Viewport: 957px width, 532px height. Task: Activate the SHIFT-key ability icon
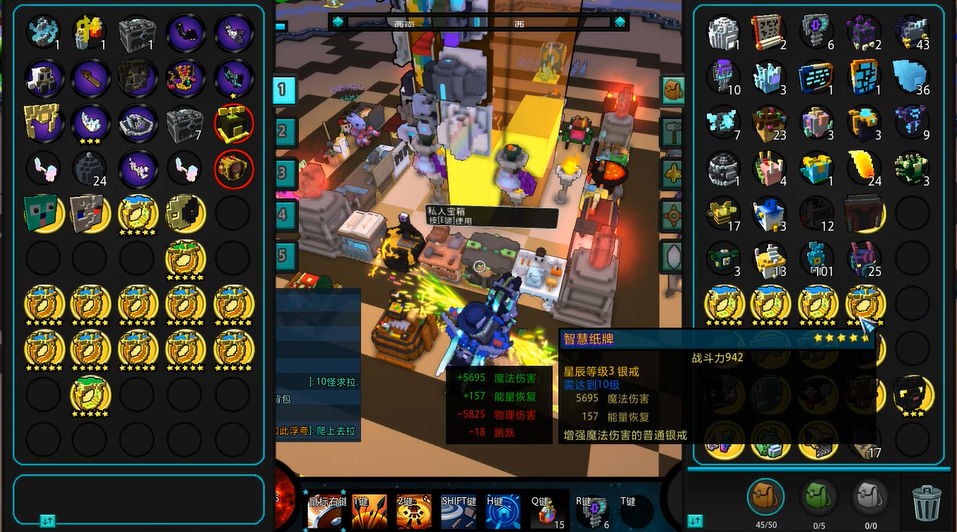tap(458, 511)
